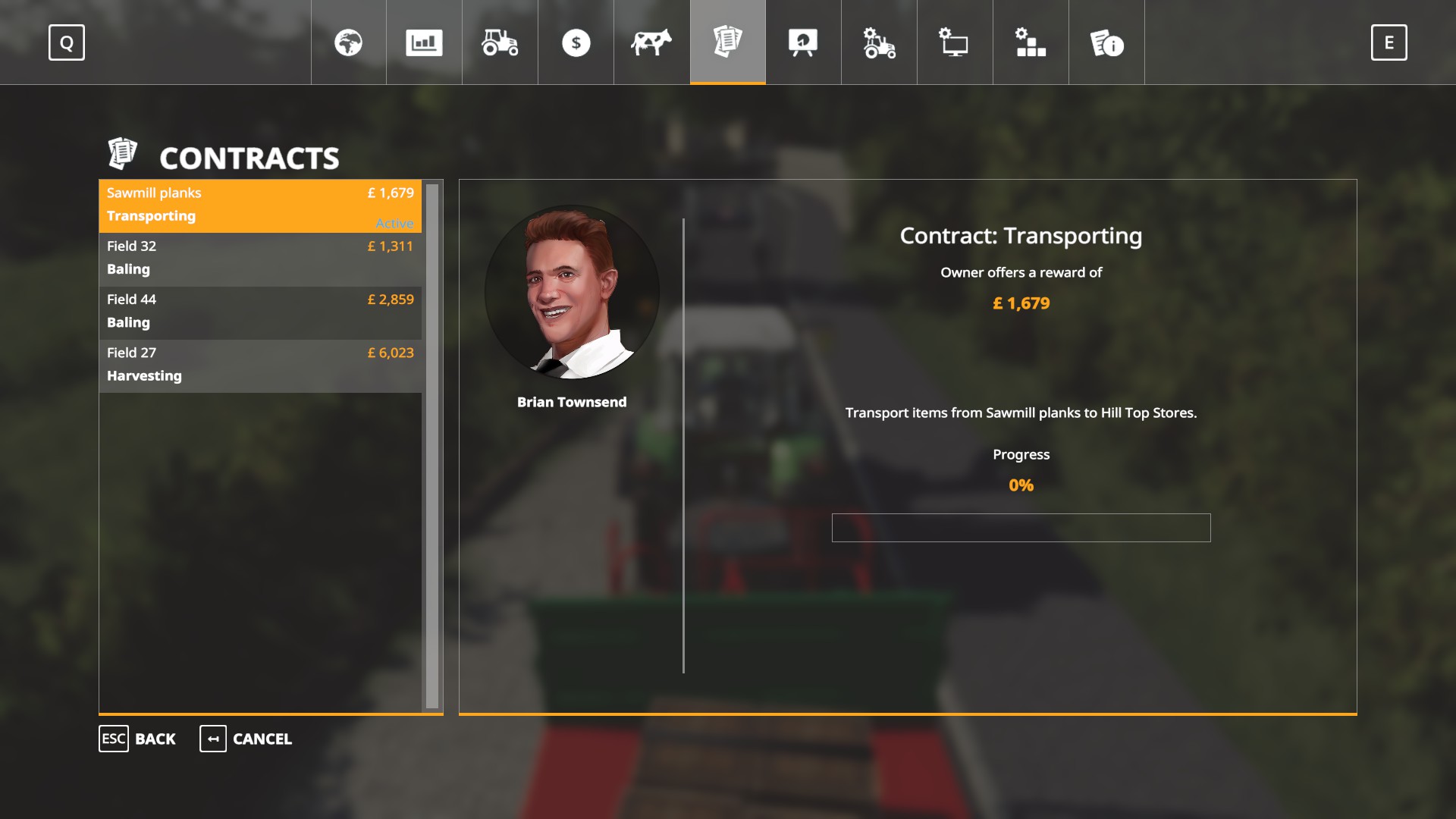This screenshot has width=1456, height=819.
Task: Click the contracts list scrollbar
Action: pyautogui.click(x=432, y=446)
